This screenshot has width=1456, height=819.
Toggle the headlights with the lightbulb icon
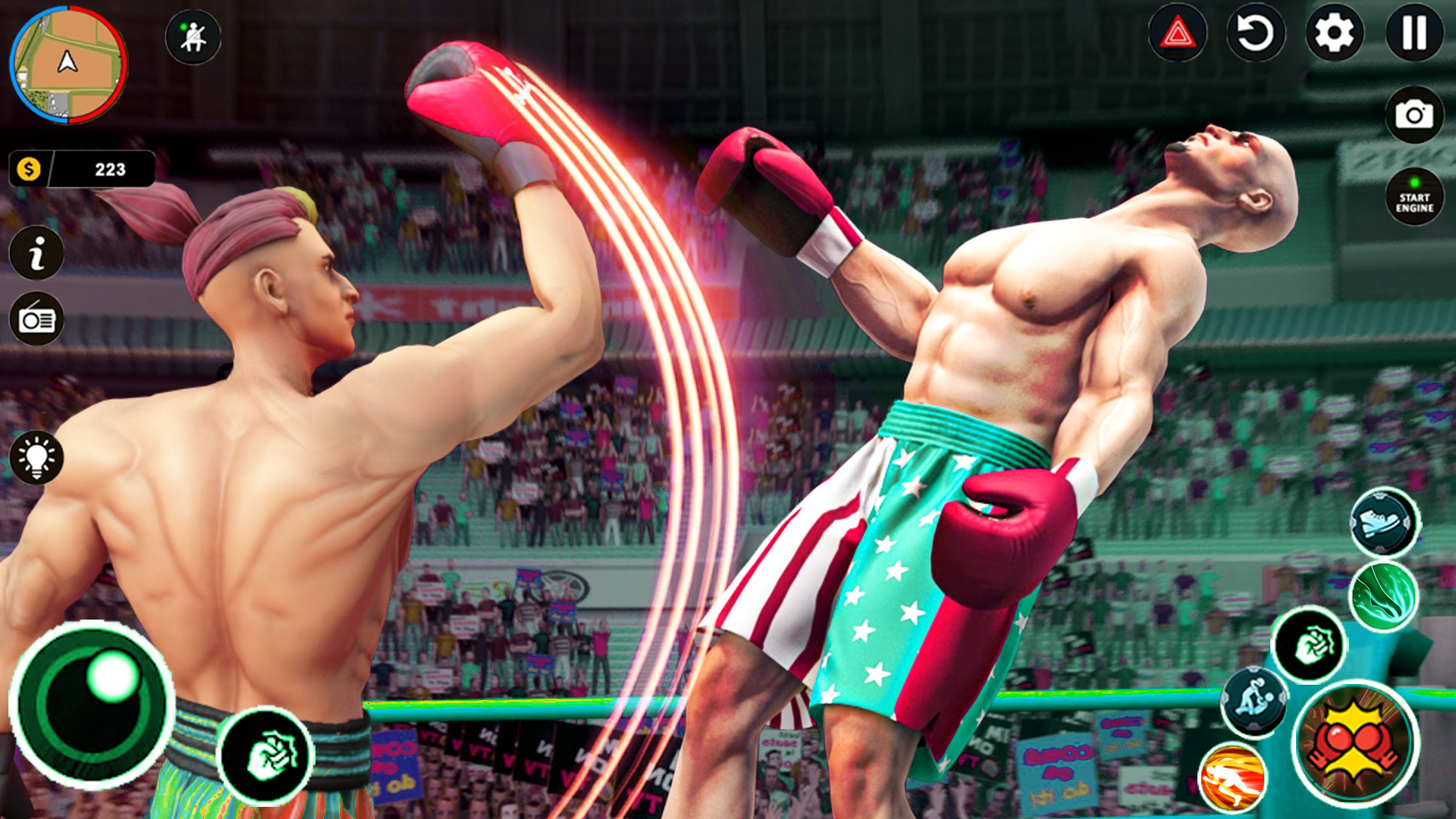(37, 455)
